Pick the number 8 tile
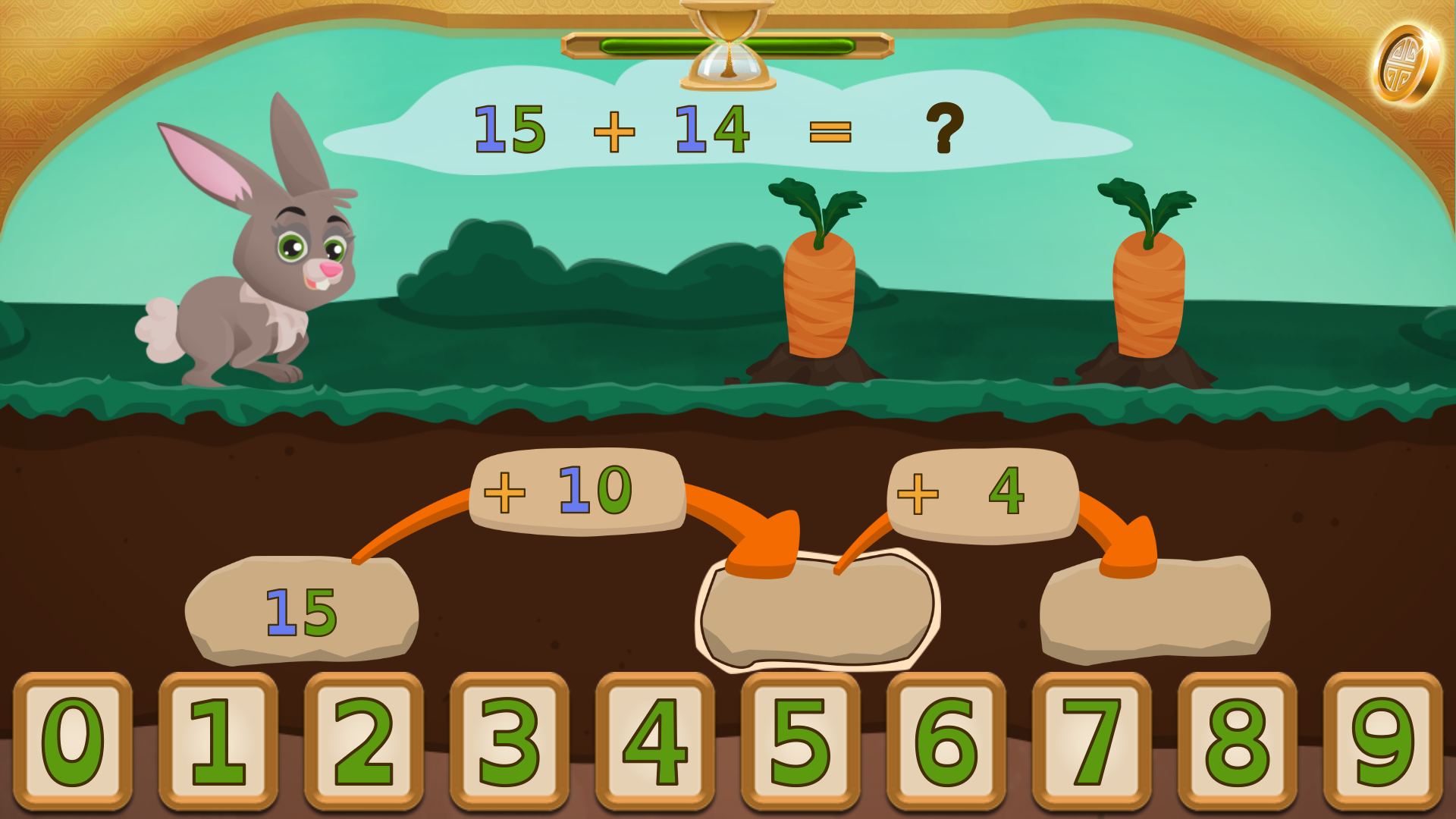 [x=1238, y=741]
